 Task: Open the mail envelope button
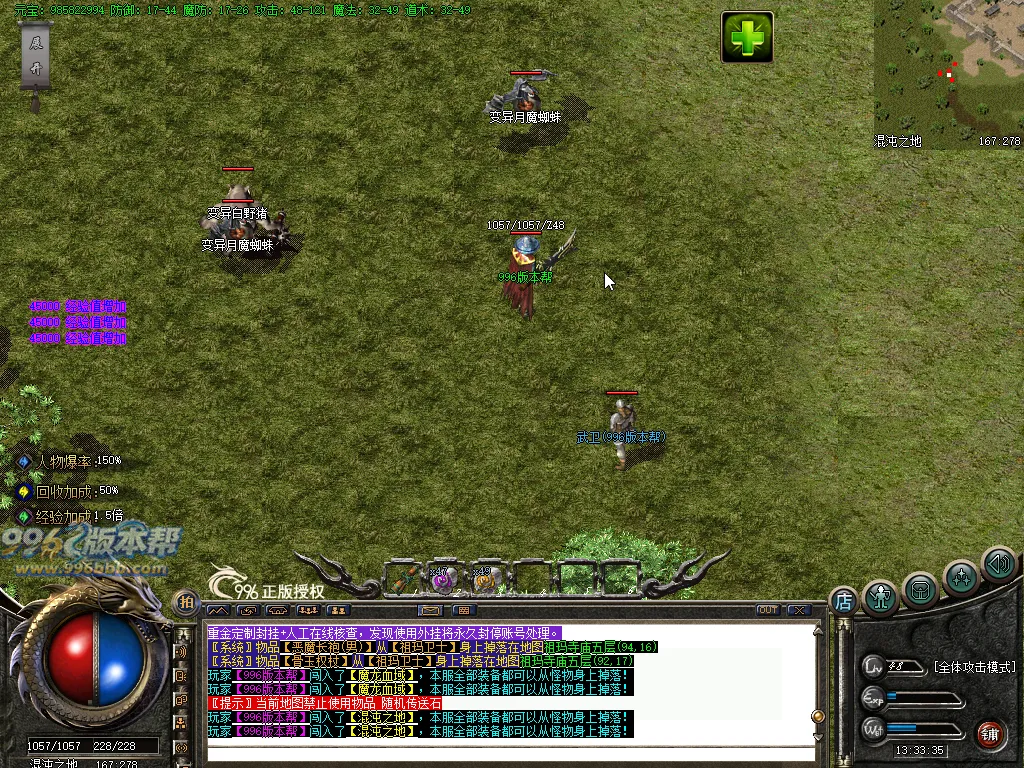click(x=431, y=610)
